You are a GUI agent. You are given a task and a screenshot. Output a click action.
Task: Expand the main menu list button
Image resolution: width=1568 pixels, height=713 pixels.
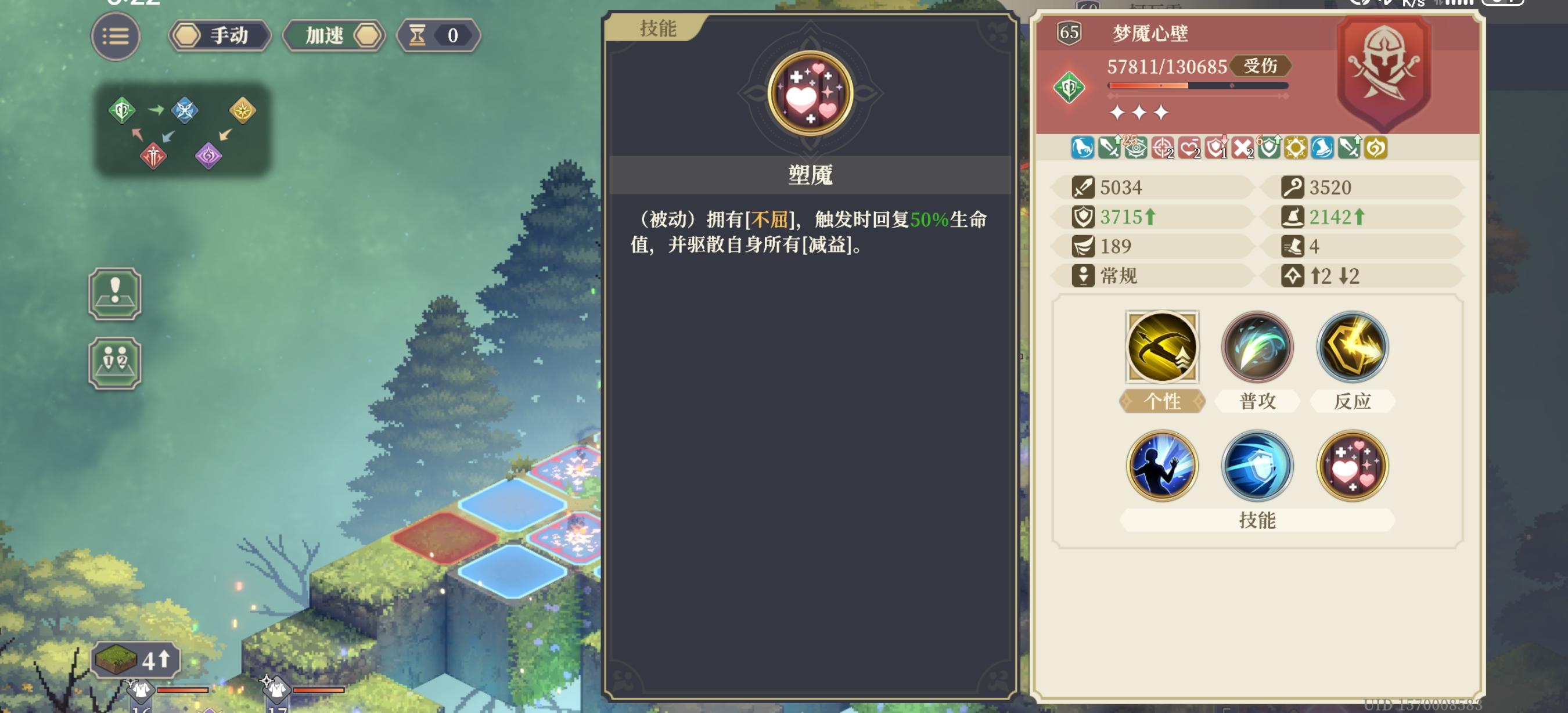point(116,36)
